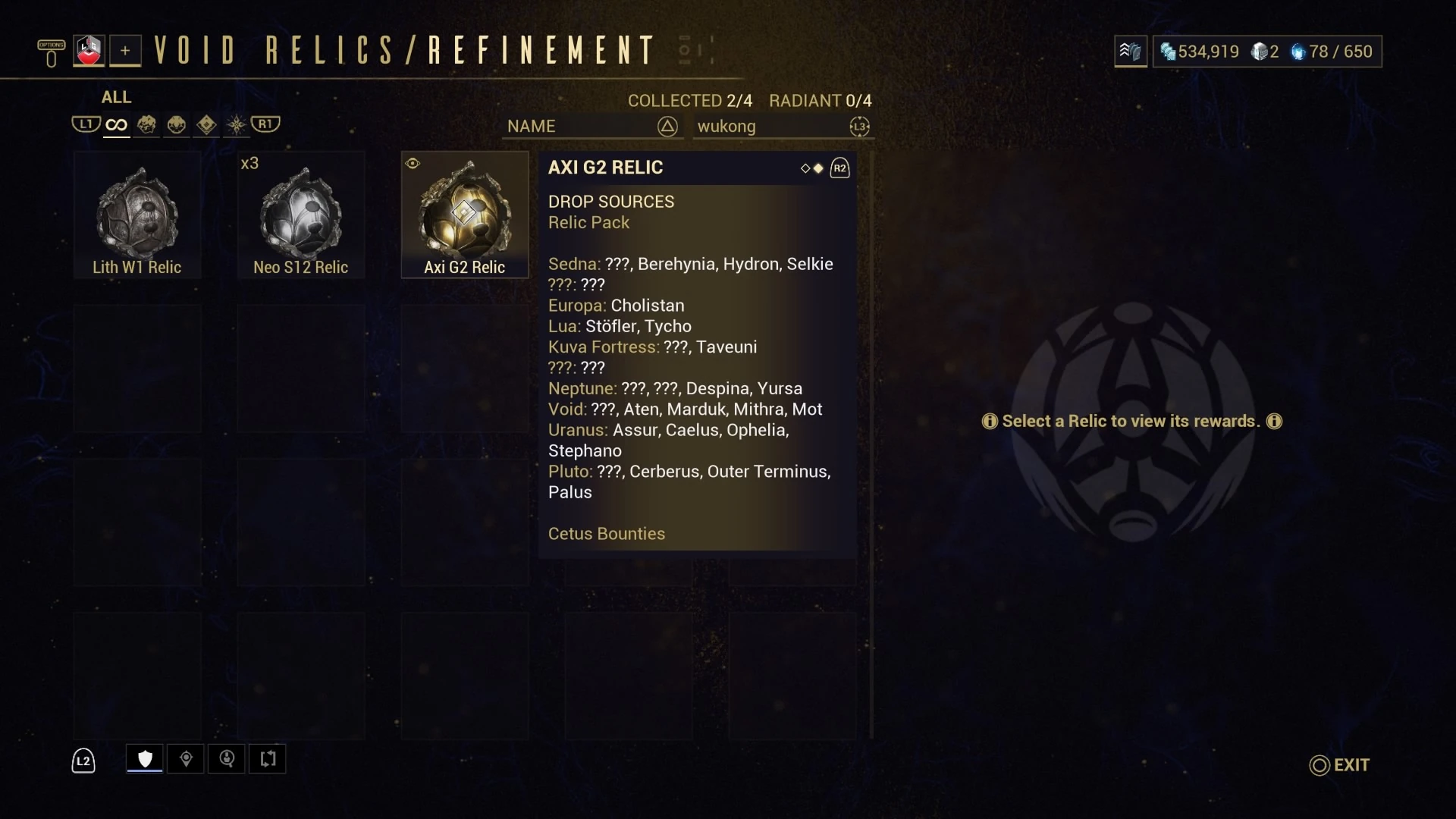
Task: Select the Axi diamond filter icon
Action: pyautogui.click(x=206, y=124)
